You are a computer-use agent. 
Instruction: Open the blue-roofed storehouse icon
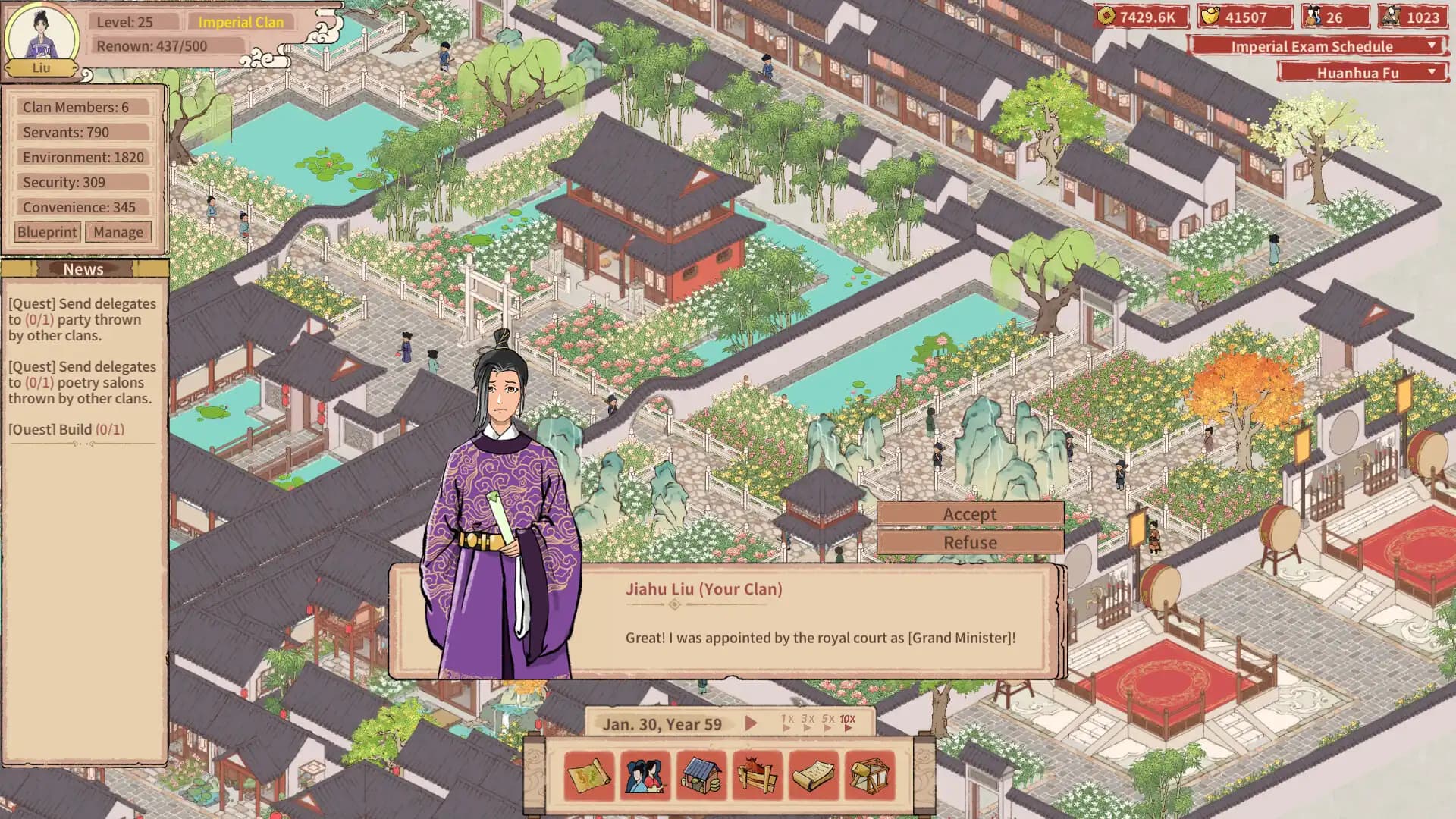(x=701, y=776)
